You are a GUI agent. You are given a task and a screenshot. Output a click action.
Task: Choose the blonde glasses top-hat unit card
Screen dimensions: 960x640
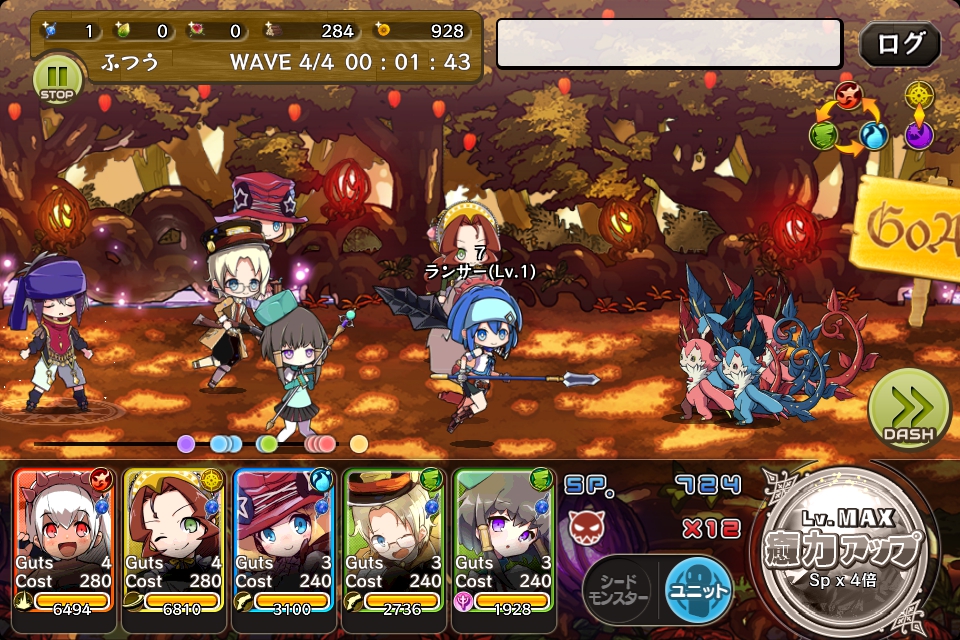point(395,540)
